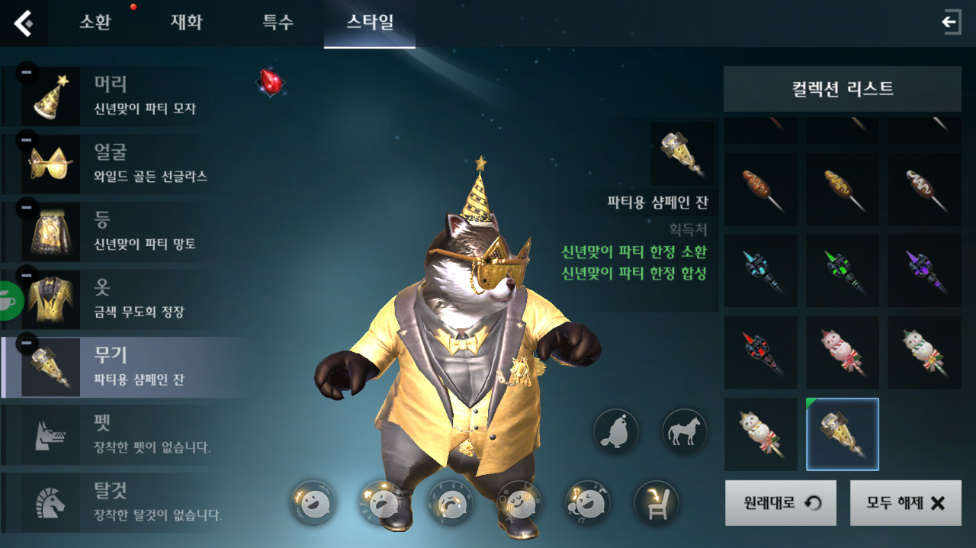976x548 pixels.
Task: Click the 모두 해제 button
Action: point(905,503)
